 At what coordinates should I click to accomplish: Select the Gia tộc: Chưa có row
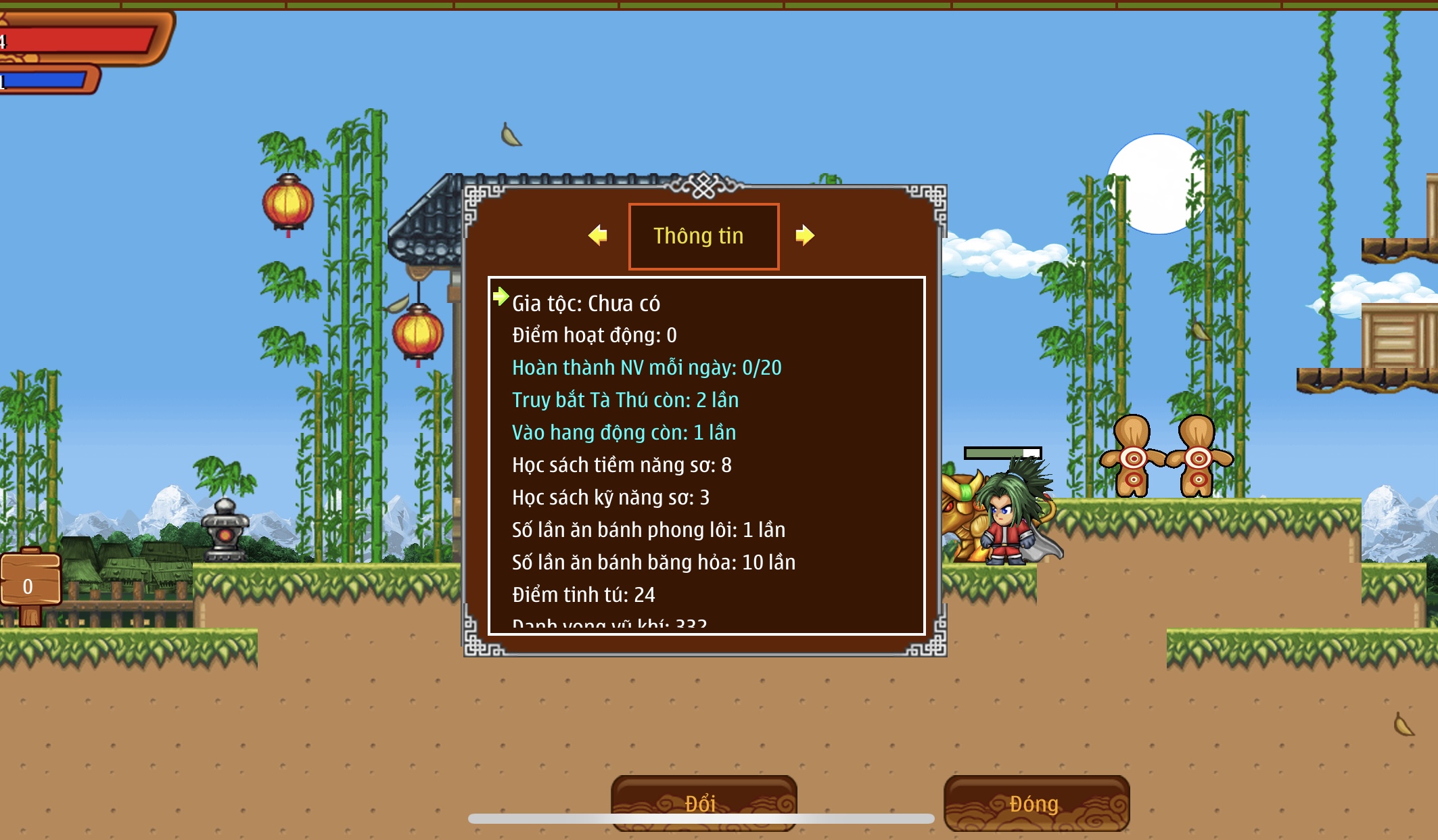point(586,304)
